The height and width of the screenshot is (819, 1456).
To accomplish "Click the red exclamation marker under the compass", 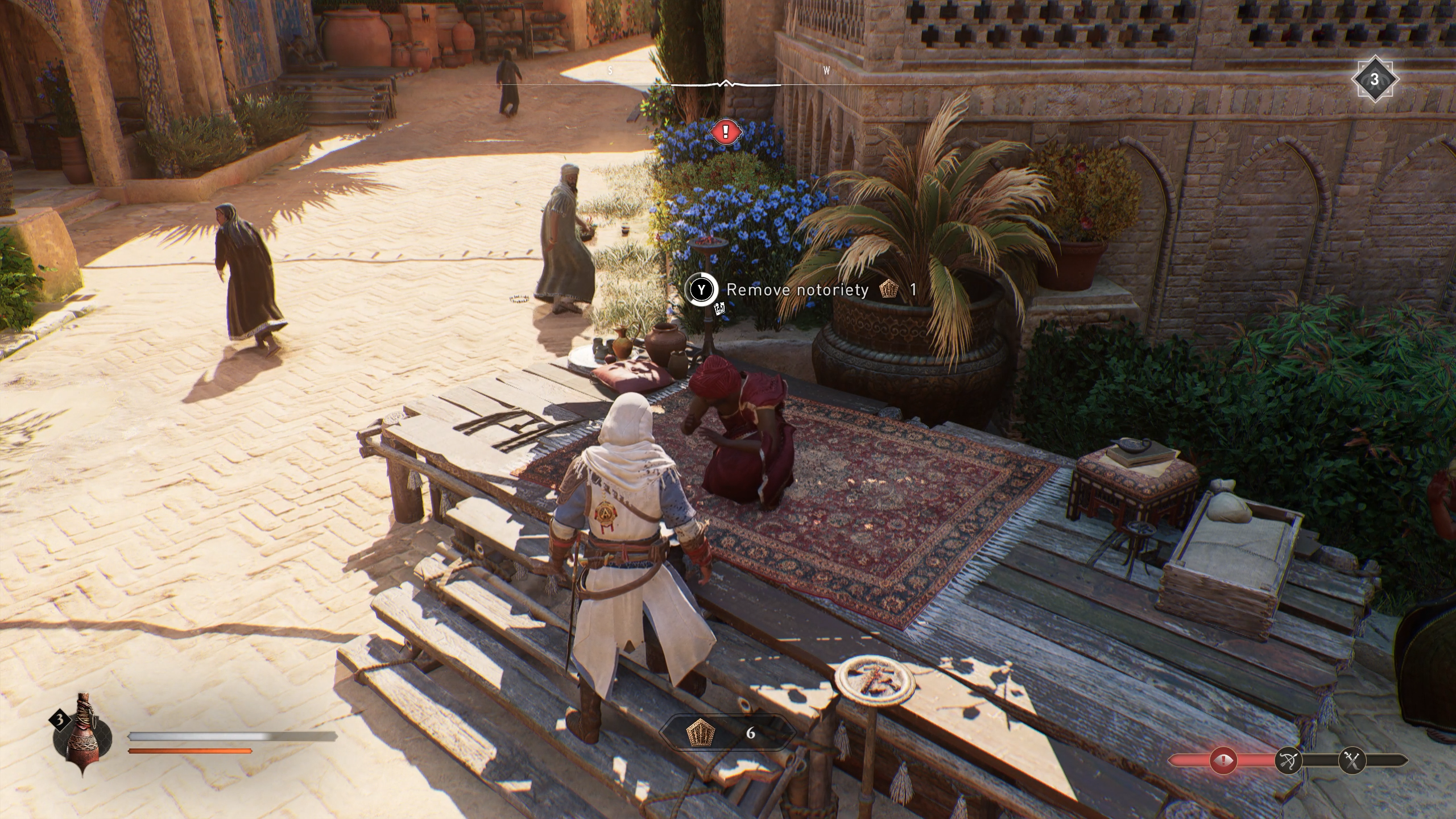I will (725, 133).
